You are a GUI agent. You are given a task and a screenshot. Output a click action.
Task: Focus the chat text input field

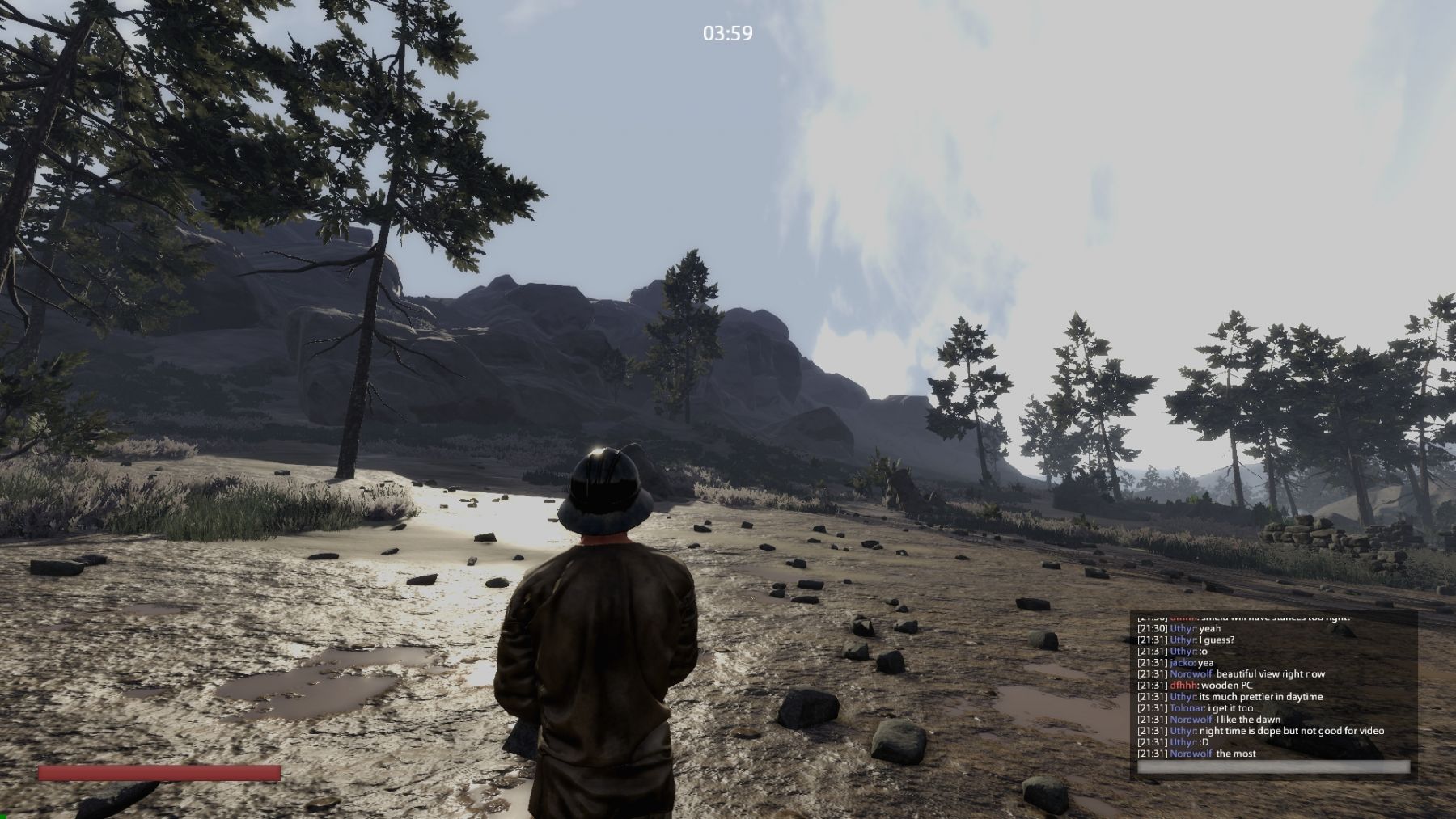point(1272,766)
